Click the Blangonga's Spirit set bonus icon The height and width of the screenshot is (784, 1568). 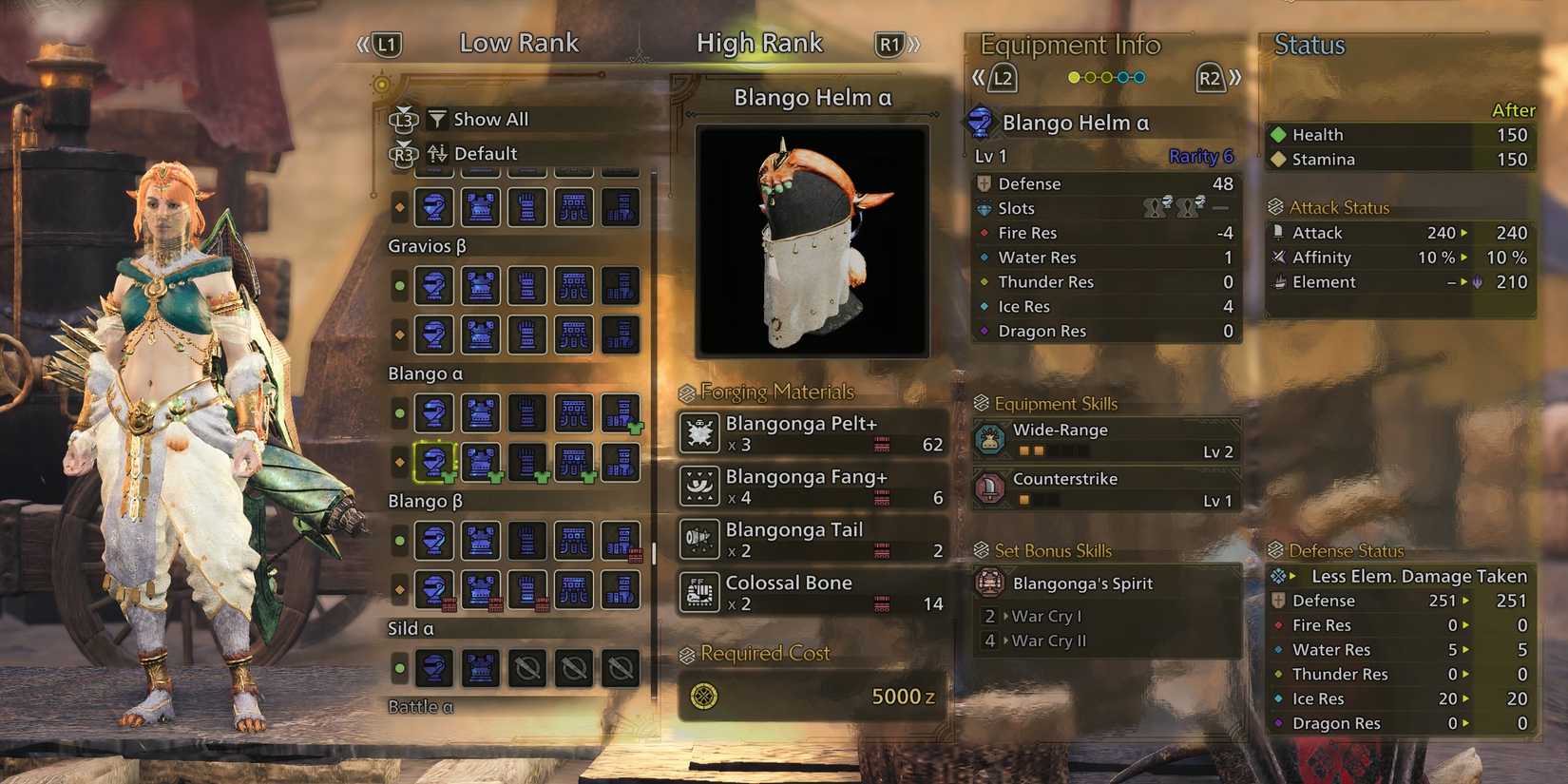(993, 583)
